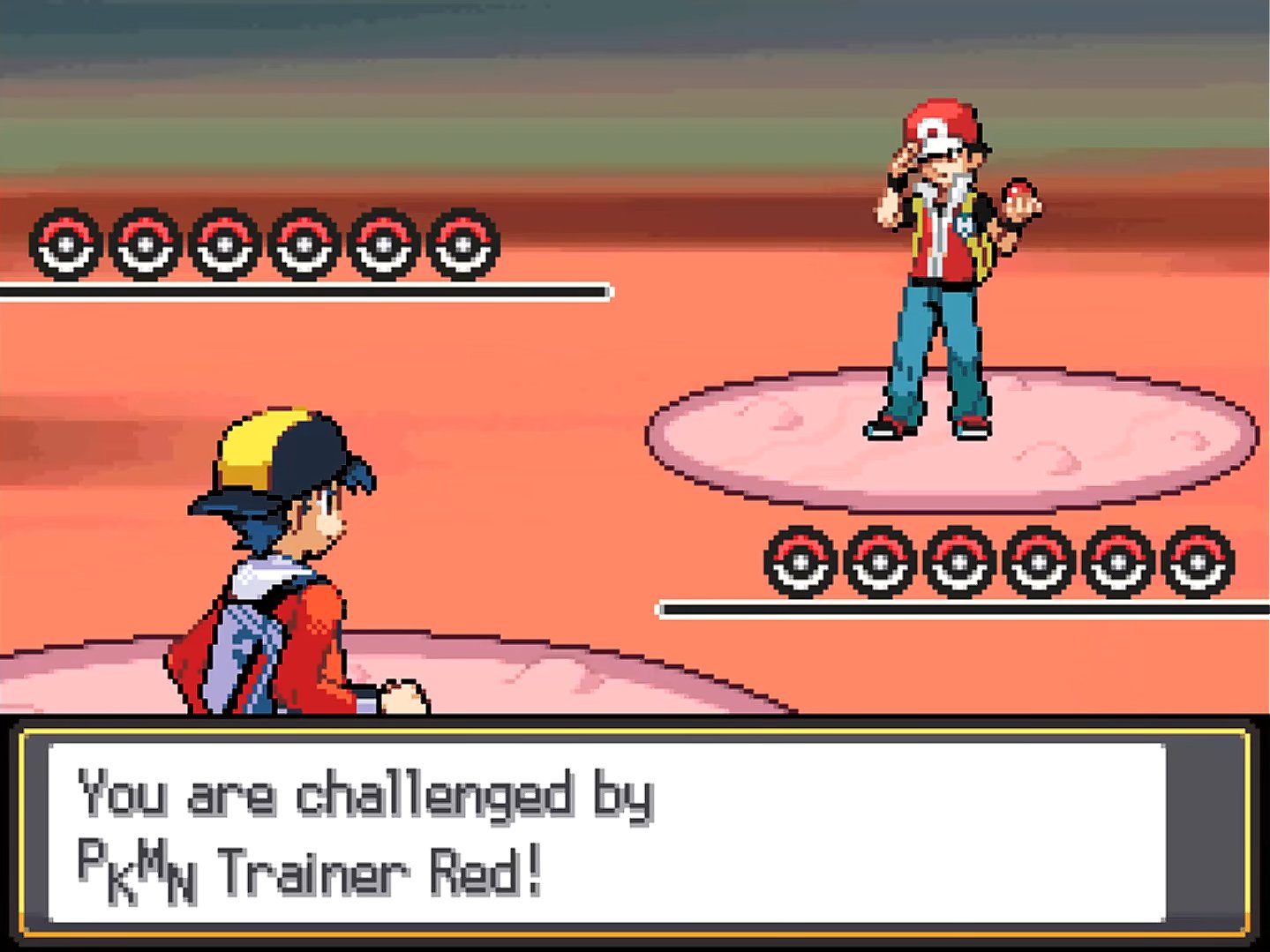Click the text 'PKMN Trainer Red!'
This screenshot has width=1270, height=952.
pyautogui.click(x=309, y=869)
